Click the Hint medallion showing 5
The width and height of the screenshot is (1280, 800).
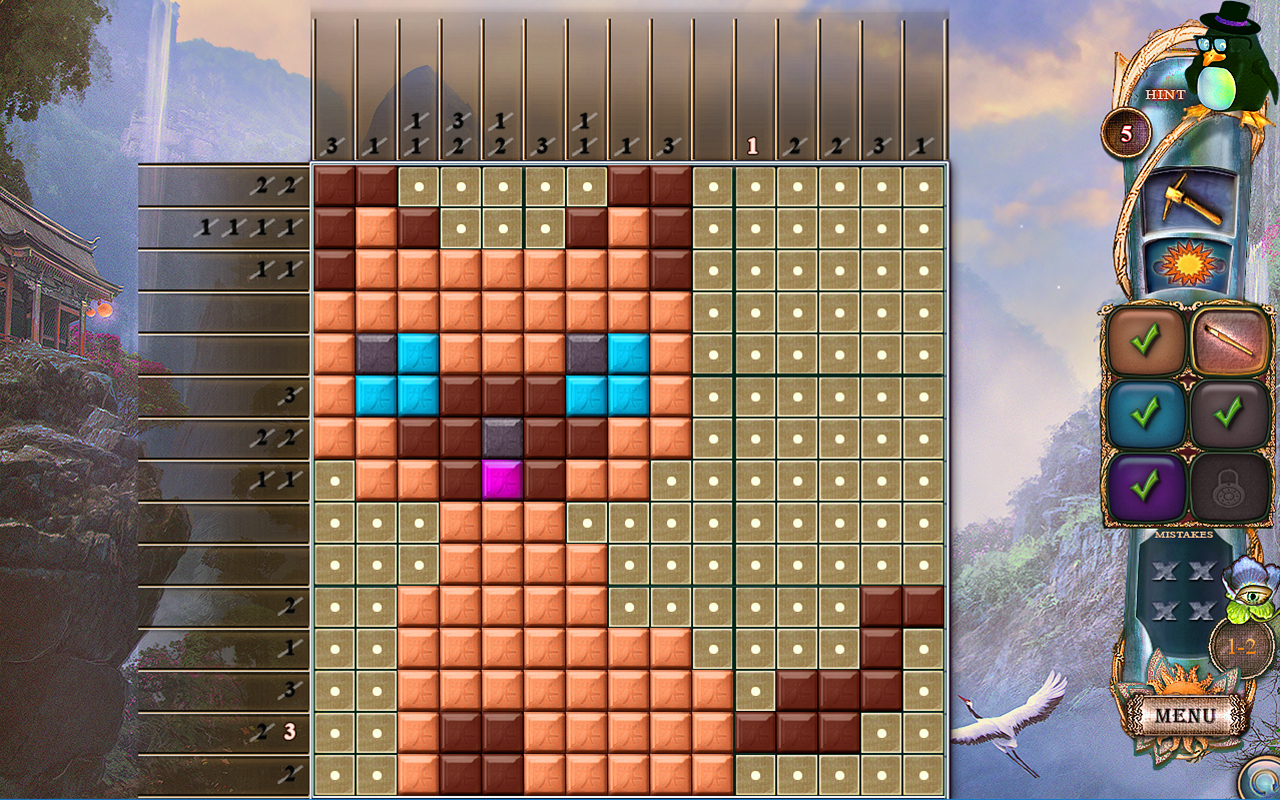click(x=1125, y=134)
